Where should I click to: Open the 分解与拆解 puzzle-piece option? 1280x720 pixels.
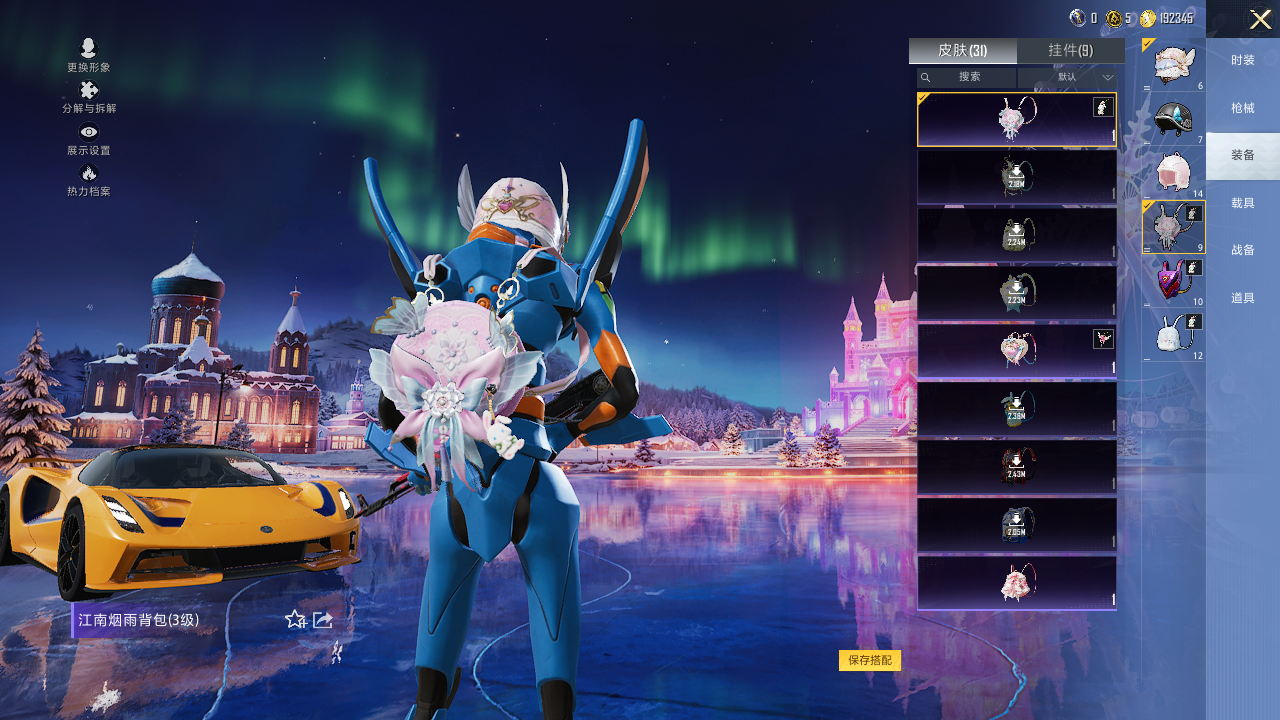tap(89, 97)
